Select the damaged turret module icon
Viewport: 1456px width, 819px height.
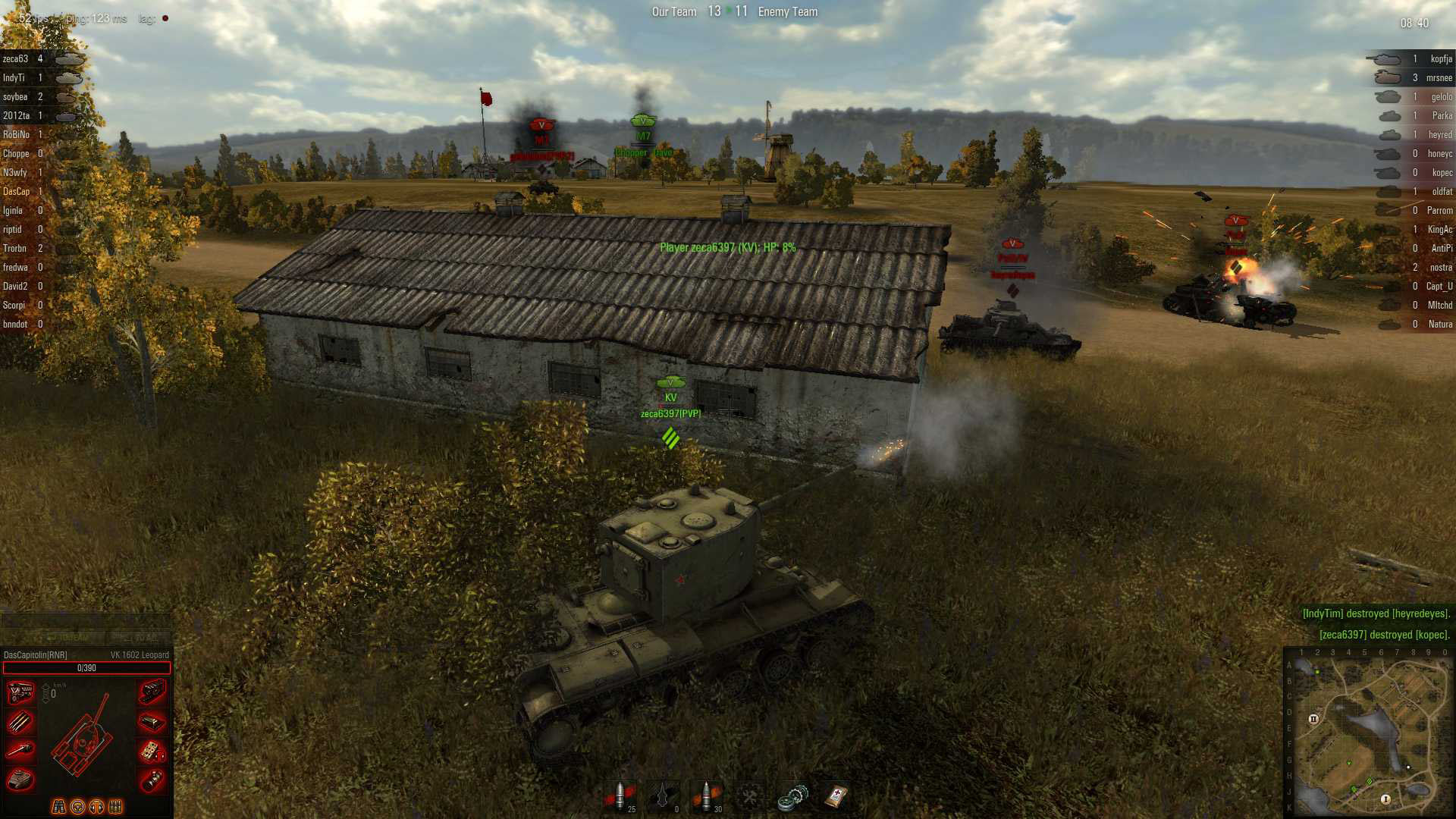[x=20, y=779]
